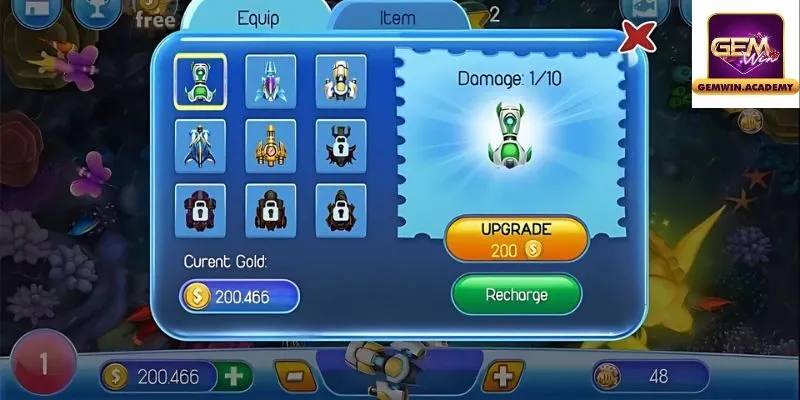This screenshot has height=400, width=800.
Task: Open the Item tab
Action: [x=398, y=18]
